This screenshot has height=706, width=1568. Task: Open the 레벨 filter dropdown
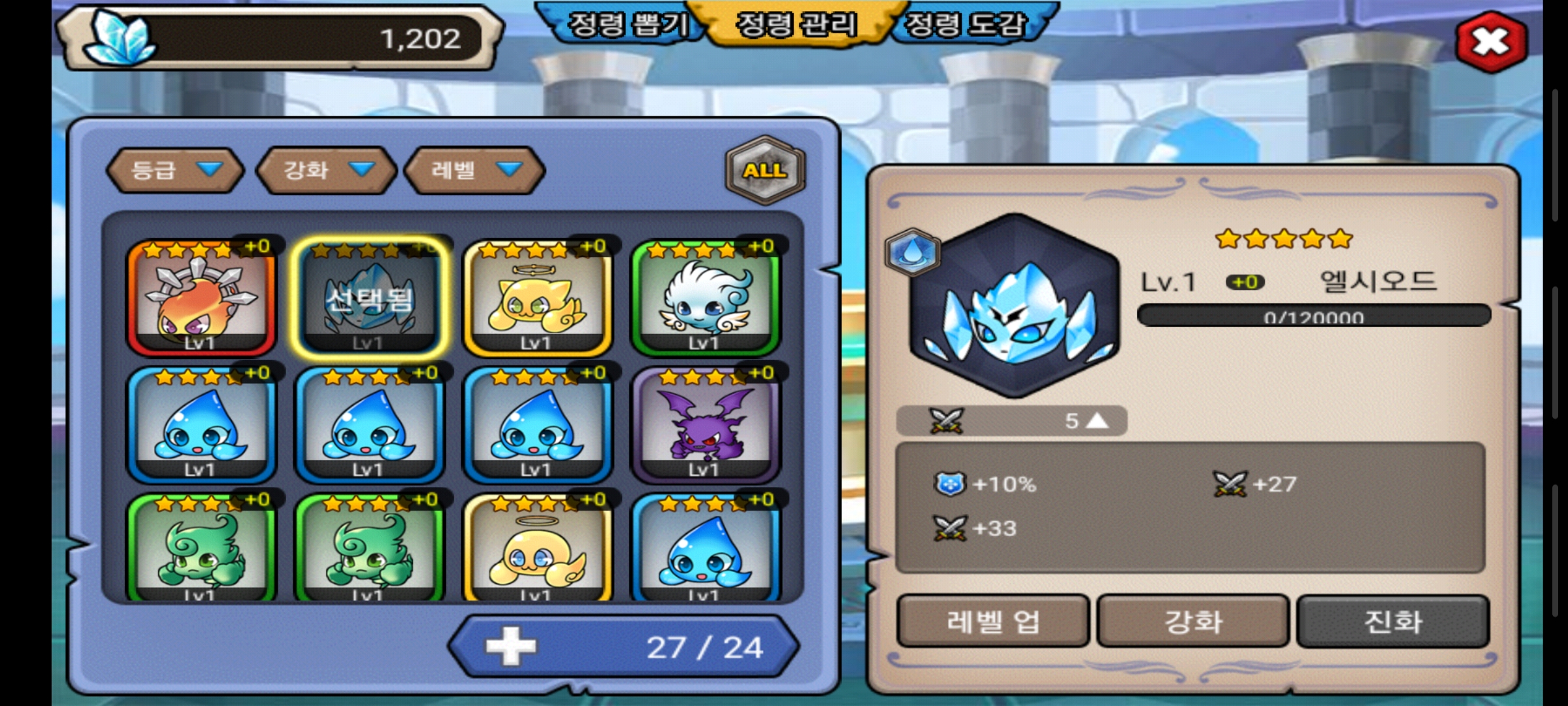tap(475, 170)
